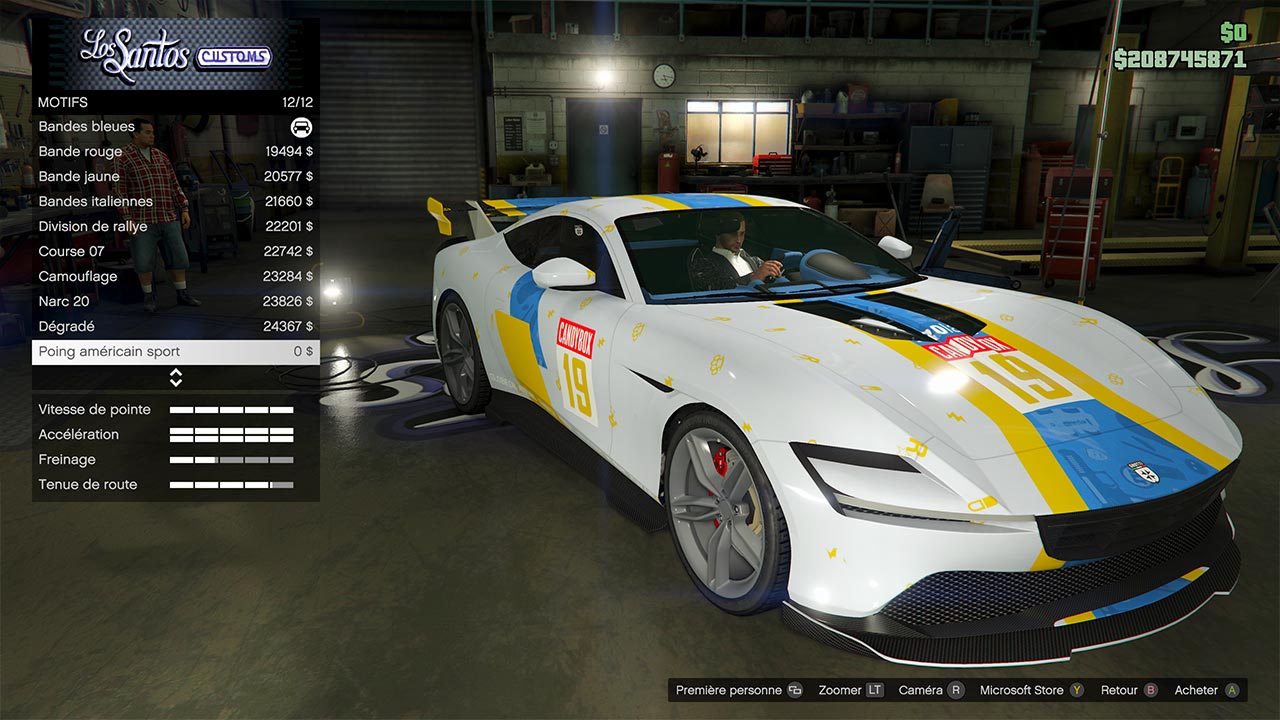This screenshot has height=720, width=1280.
Task: Choose the Narc 20 livery
Action: click(x=175, y=302)
